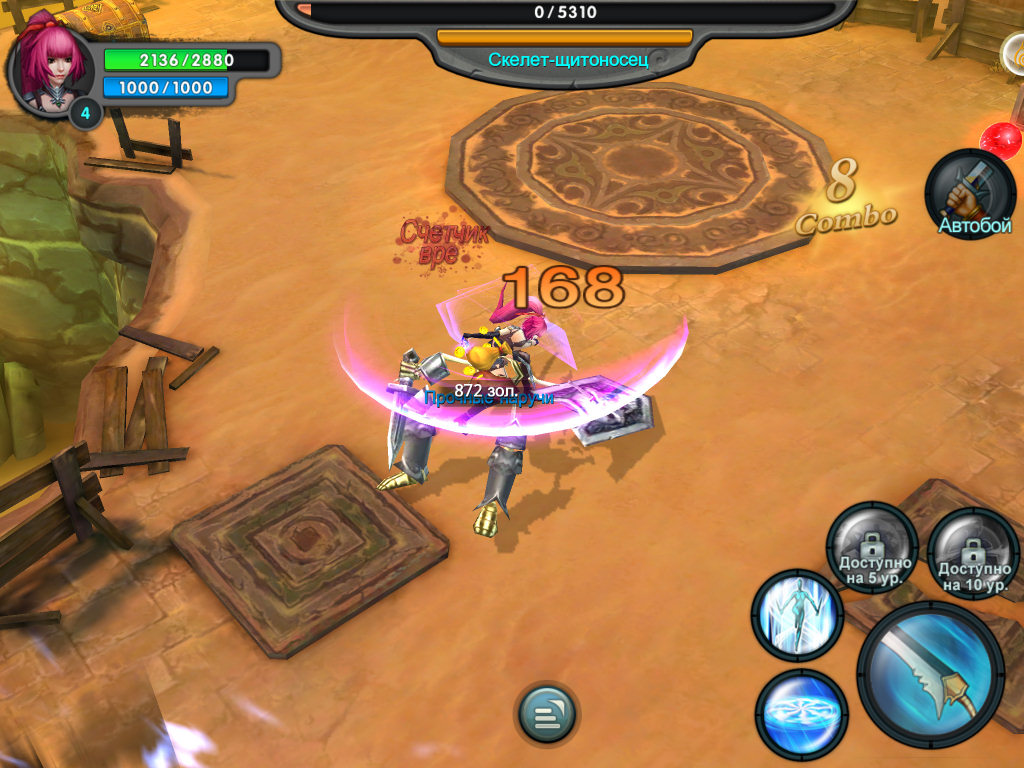Tap the main sword attack button

point(931,675)
